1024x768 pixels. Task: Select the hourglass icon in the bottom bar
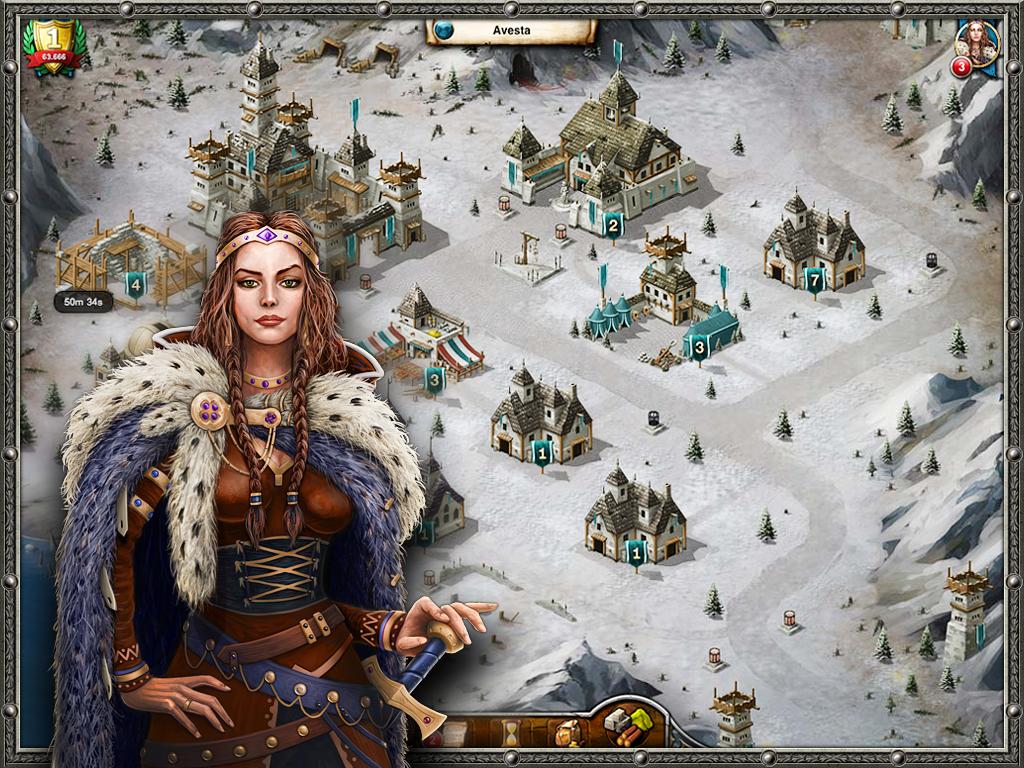510,733
